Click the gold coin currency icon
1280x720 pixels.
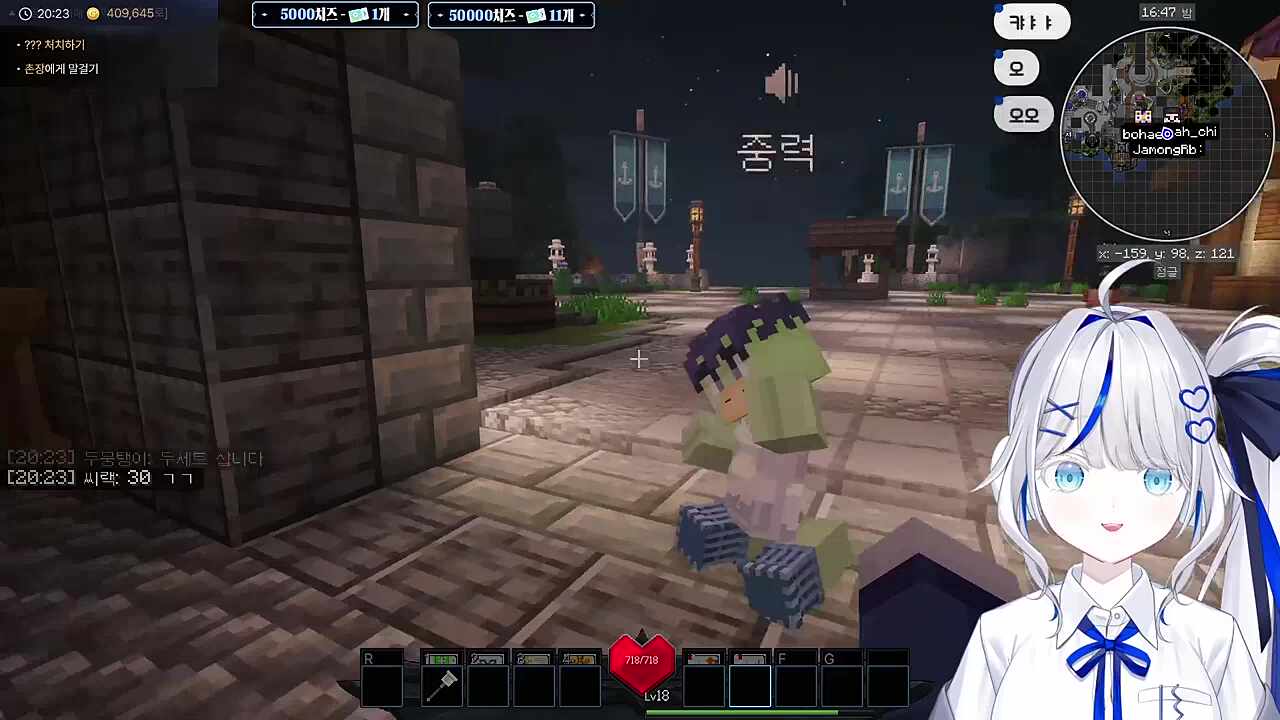click(x=91, y=13)
